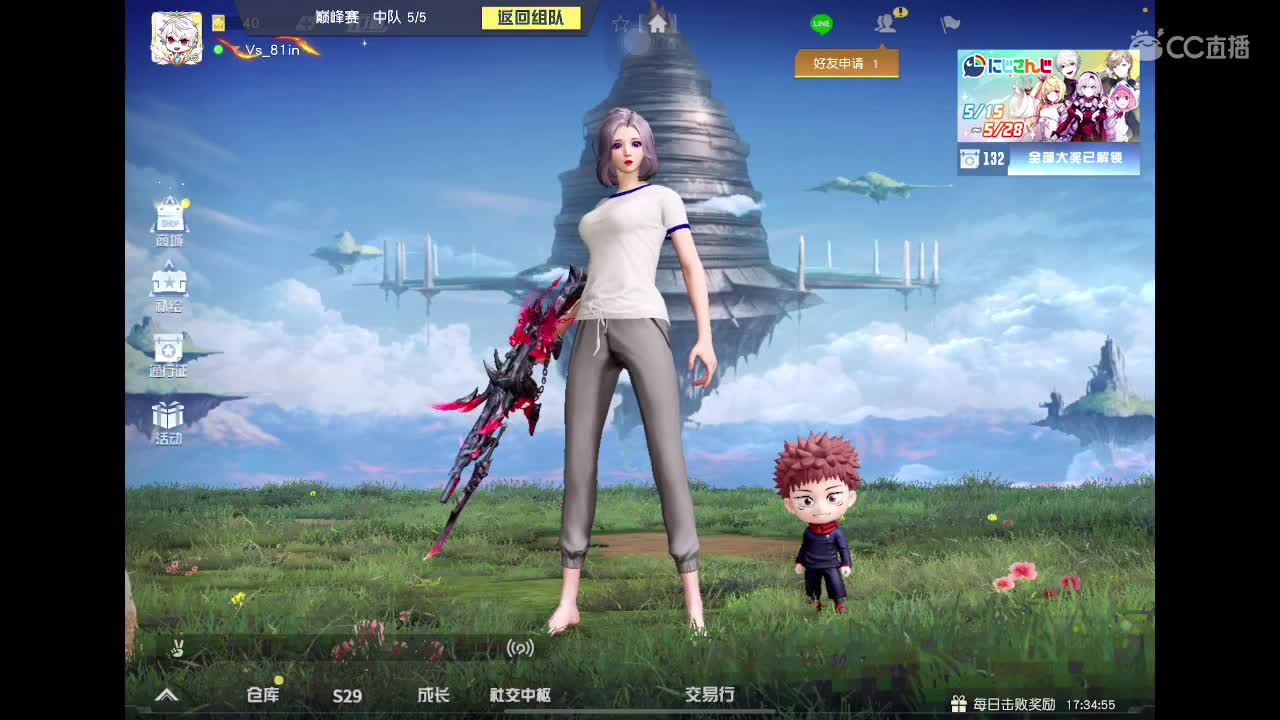Click the 返回组队 return to team button
The height and width of the screenshot is (720, 1280).
[530, 17]
